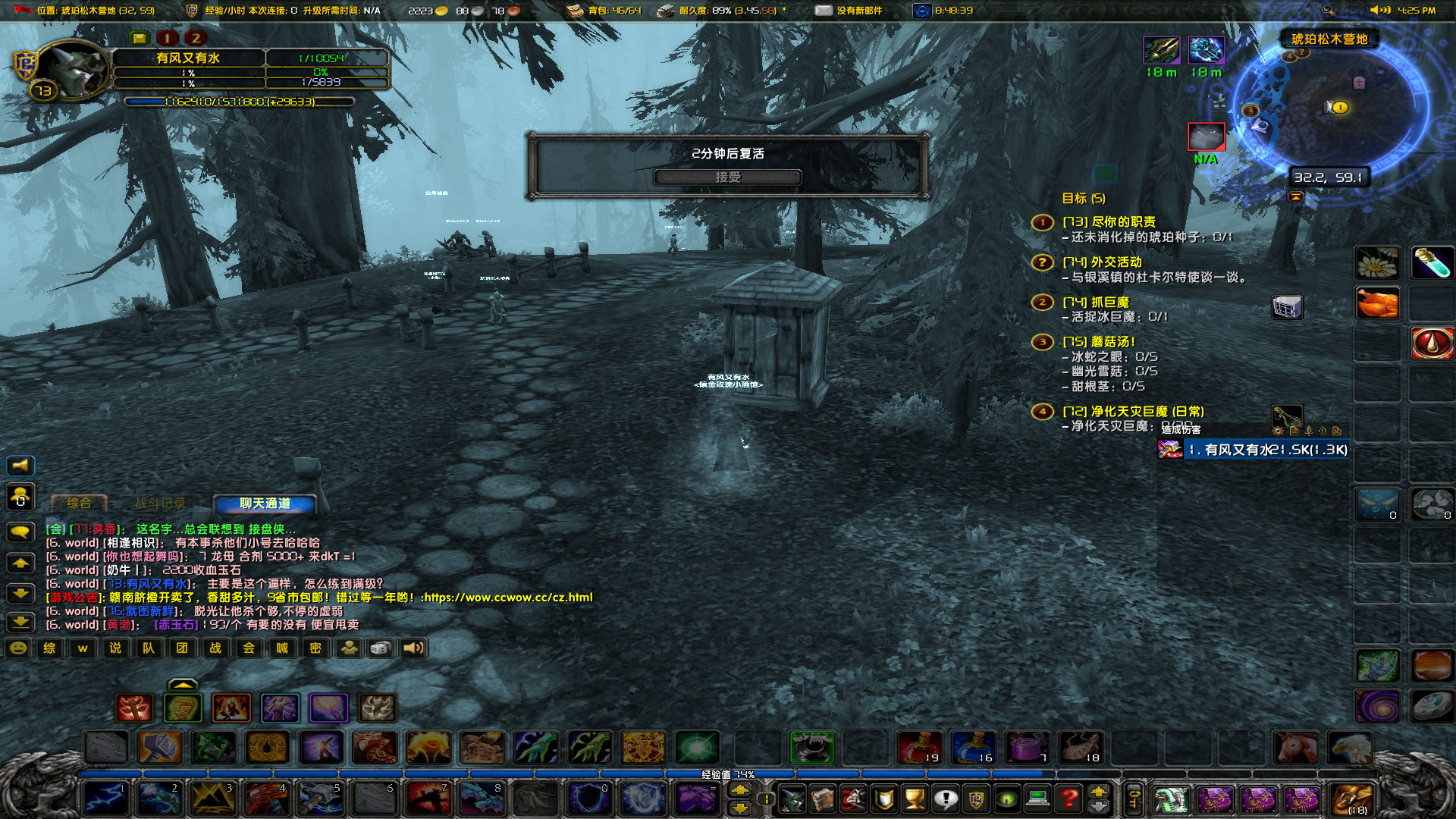The width and height of the screenshot is (1456, 819).
Task: Click the 经验值 experience progress bar
Action: click(x=728, y=774)
